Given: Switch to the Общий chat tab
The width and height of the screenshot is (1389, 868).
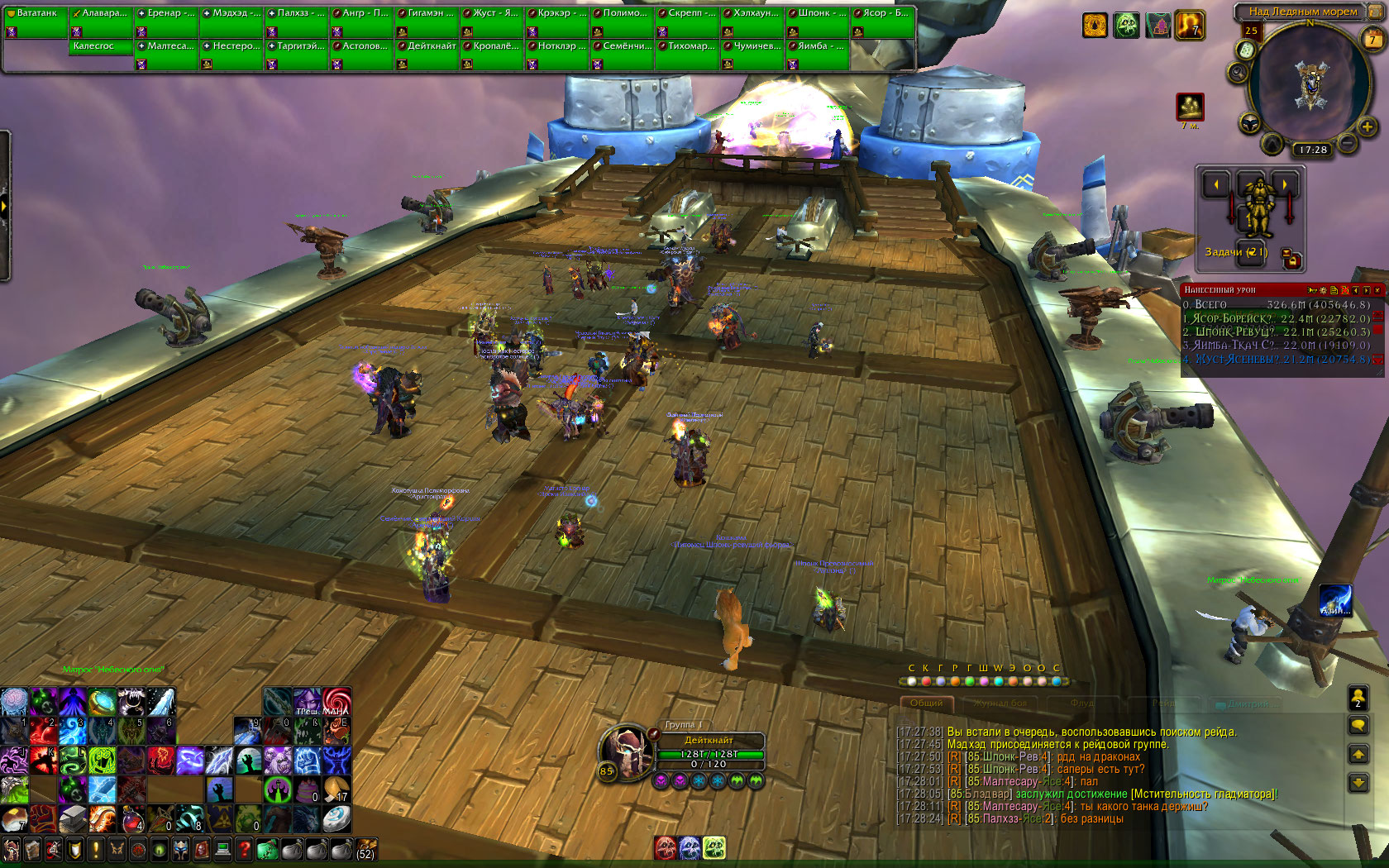Looking at the screenshot, I should point(926,703).
